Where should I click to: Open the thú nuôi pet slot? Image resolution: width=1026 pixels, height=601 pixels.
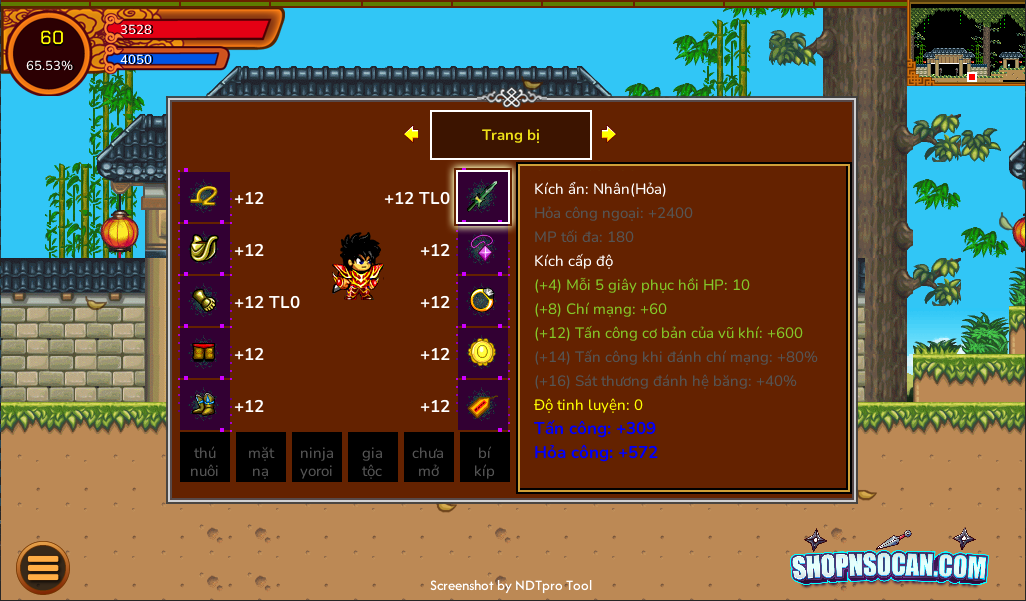[x=205, y=458]
